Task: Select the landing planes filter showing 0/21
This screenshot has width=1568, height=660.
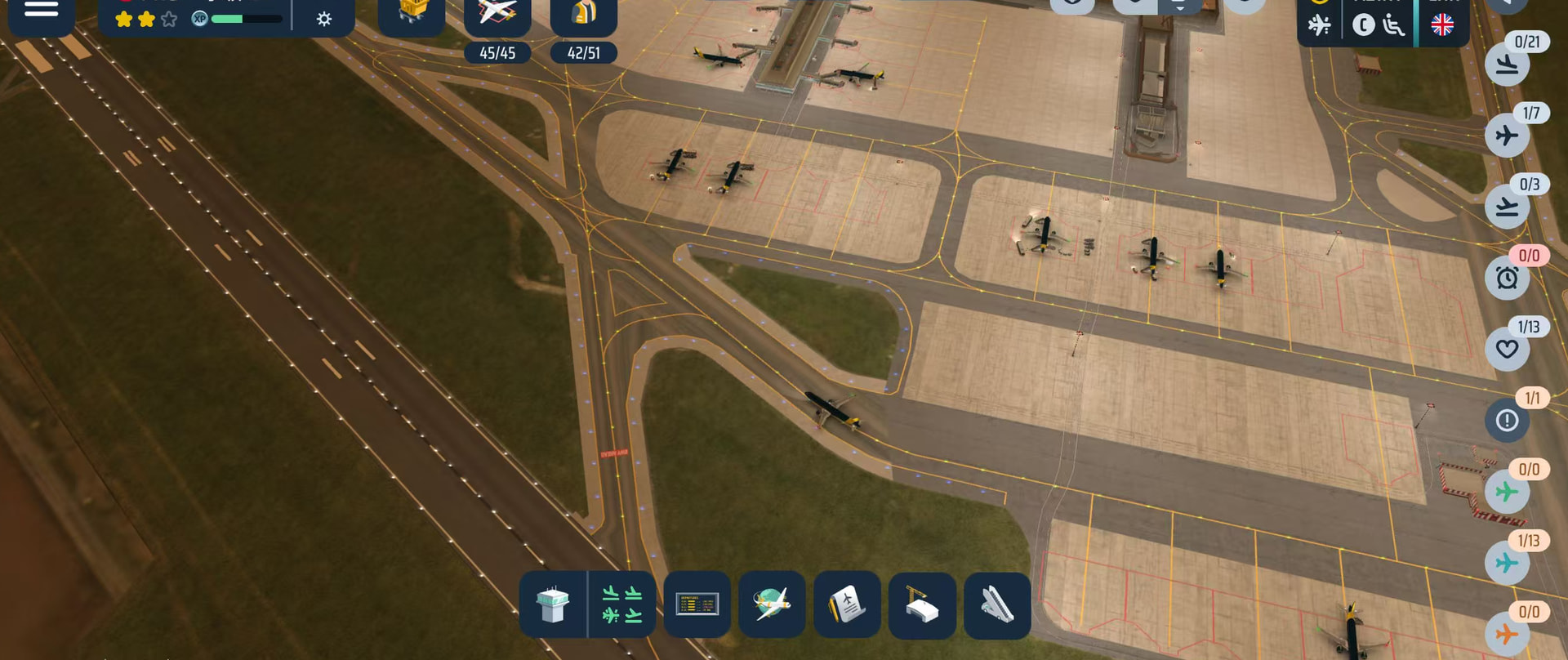Action: coord(1508,65)
